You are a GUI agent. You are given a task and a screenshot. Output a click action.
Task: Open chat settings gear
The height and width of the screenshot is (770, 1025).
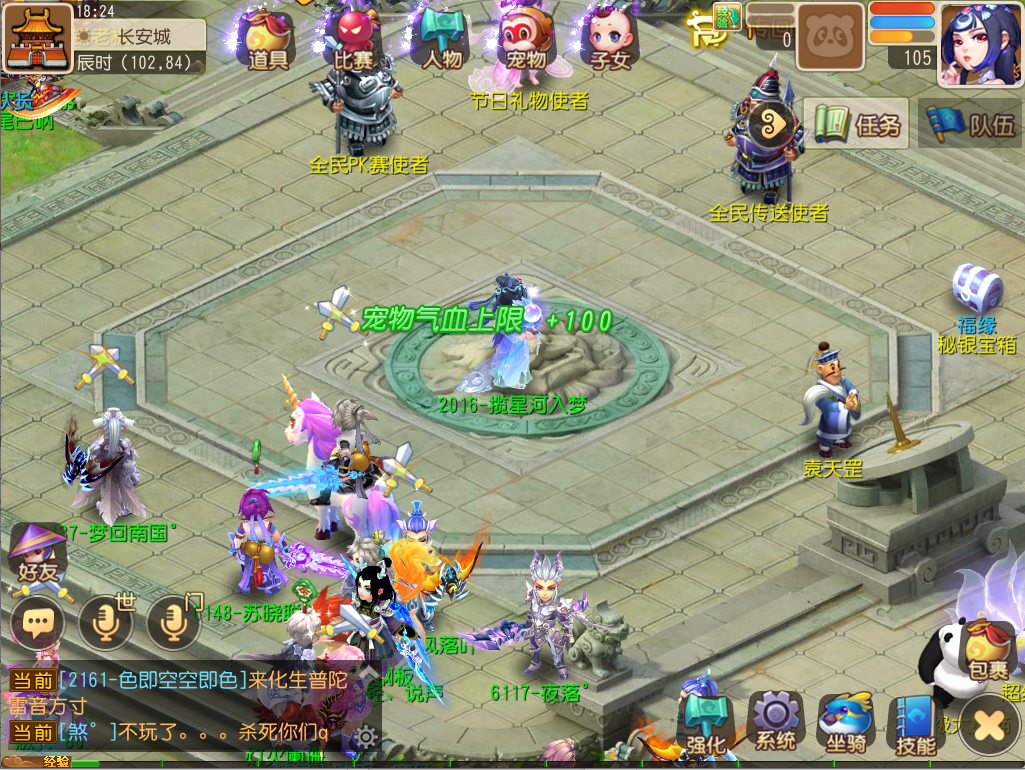click(x=366, y=738)
